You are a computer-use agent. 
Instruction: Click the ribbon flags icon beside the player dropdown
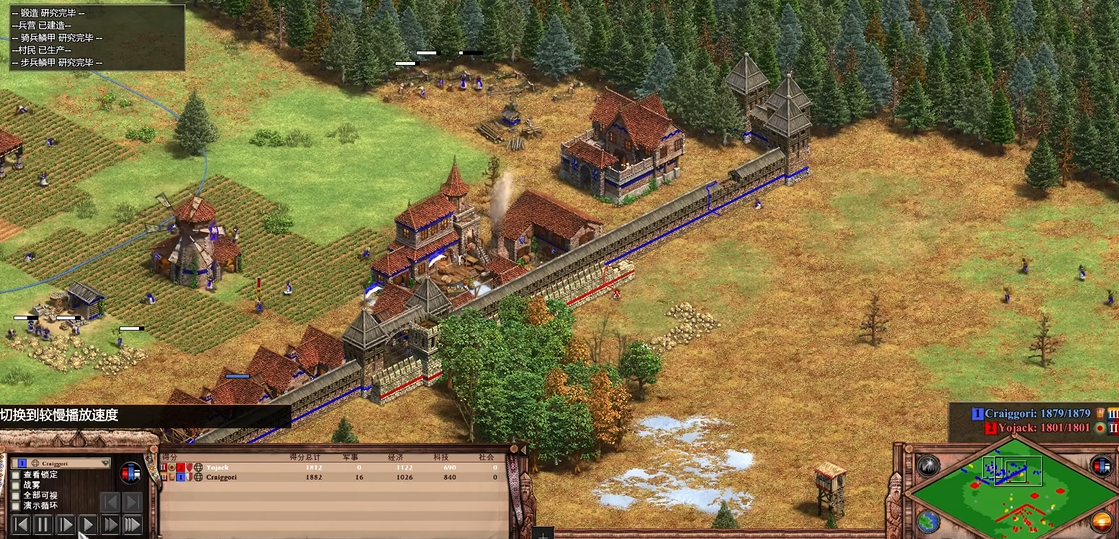(x=131, y=472)
